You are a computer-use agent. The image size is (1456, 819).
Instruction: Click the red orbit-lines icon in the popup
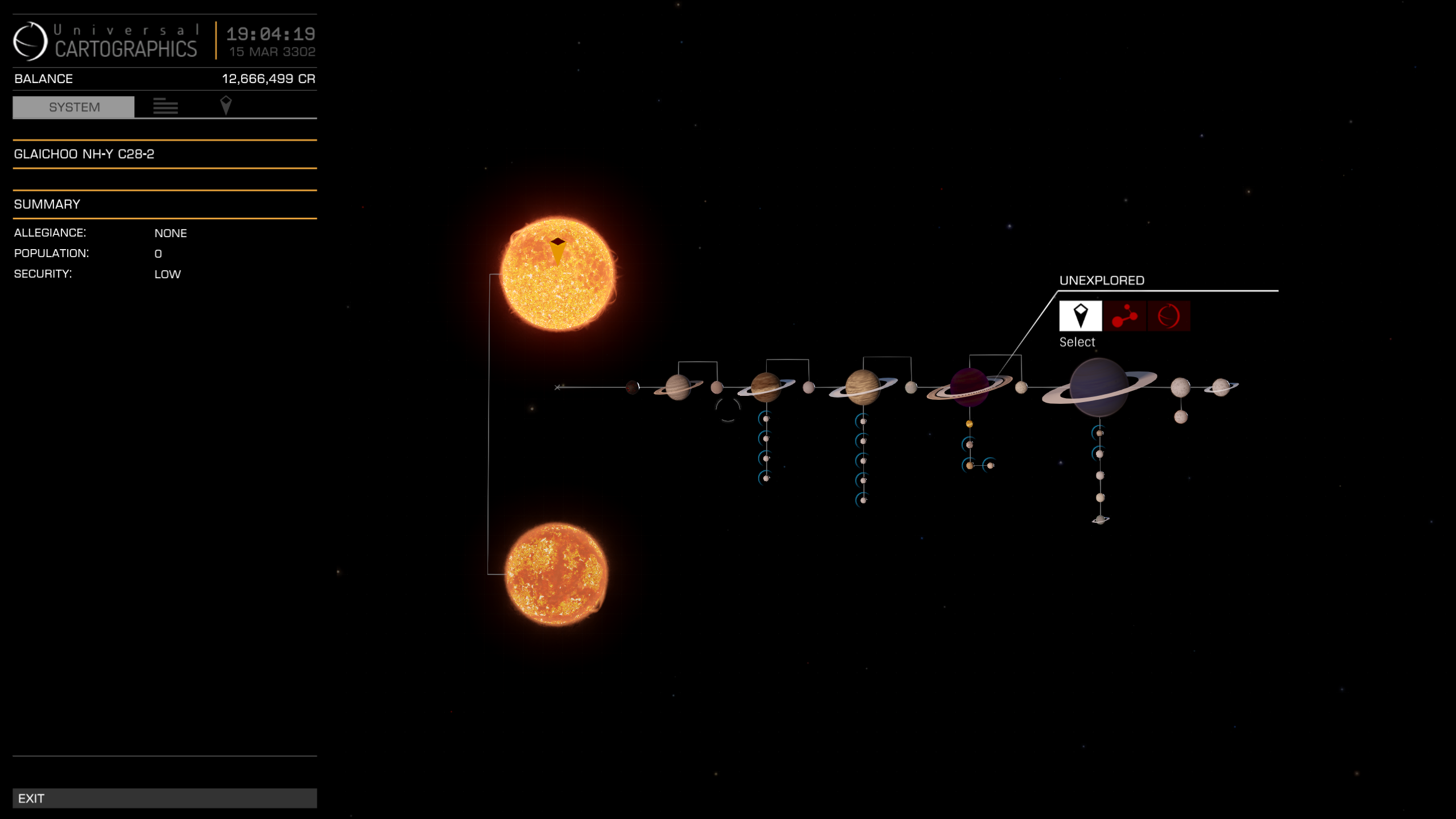(1124, 316)
